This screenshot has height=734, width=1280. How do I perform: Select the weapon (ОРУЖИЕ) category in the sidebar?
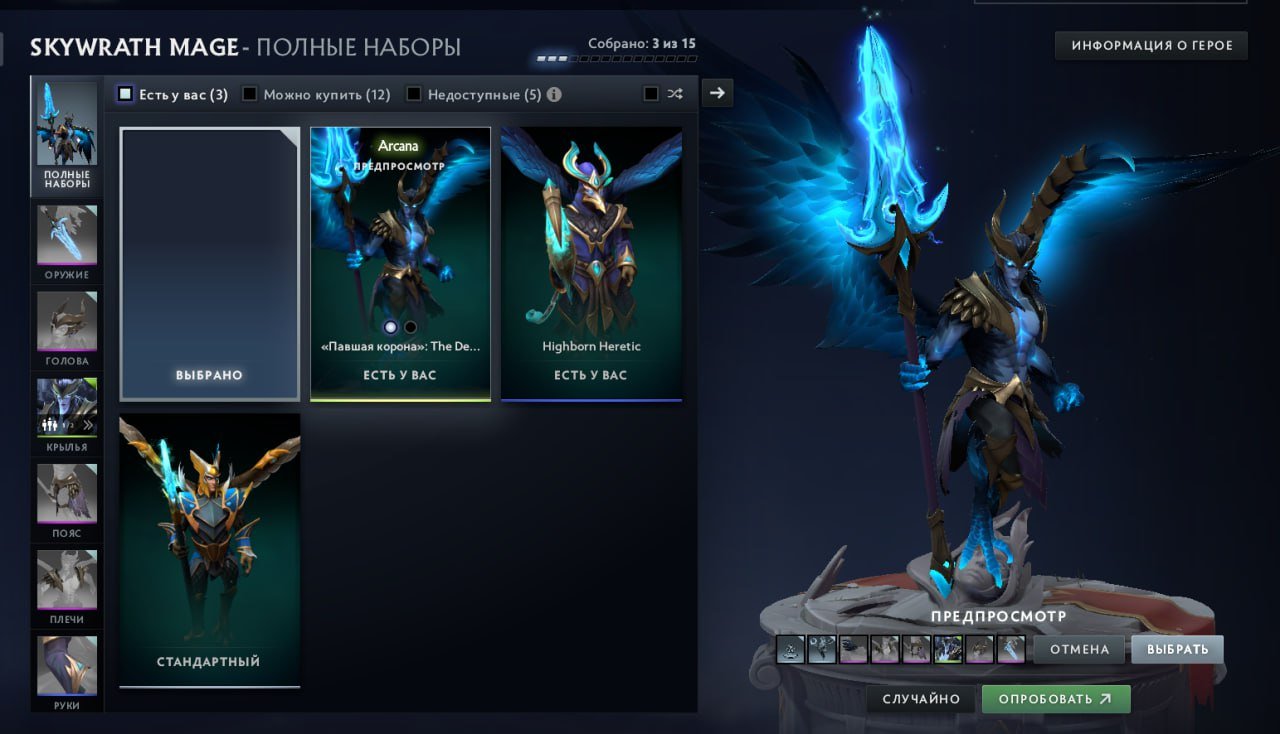[x=66, y=235]
